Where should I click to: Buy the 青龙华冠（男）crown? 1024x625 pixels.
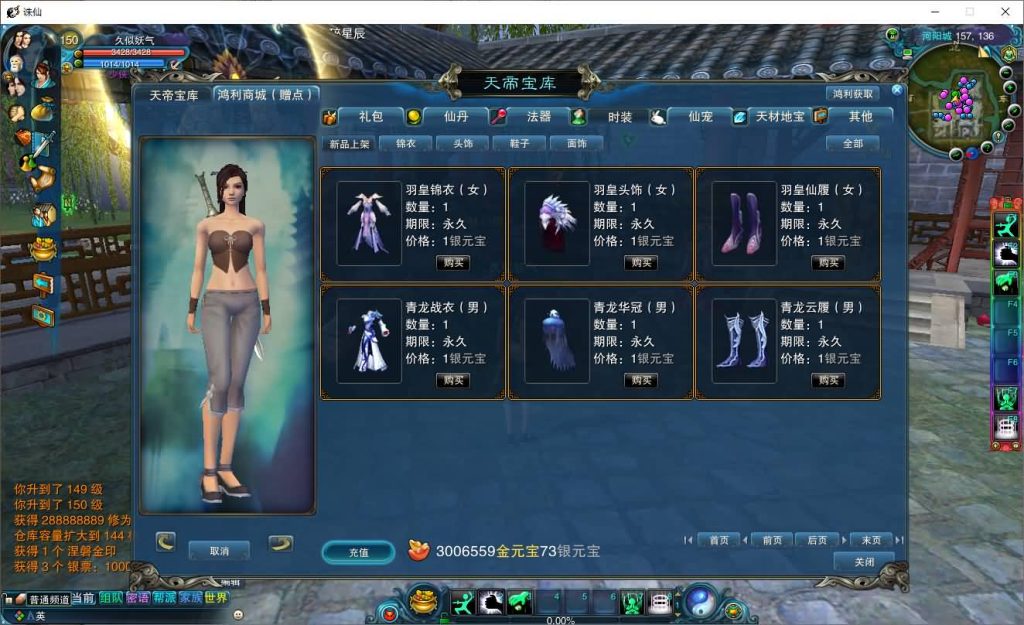click(641, 381)
